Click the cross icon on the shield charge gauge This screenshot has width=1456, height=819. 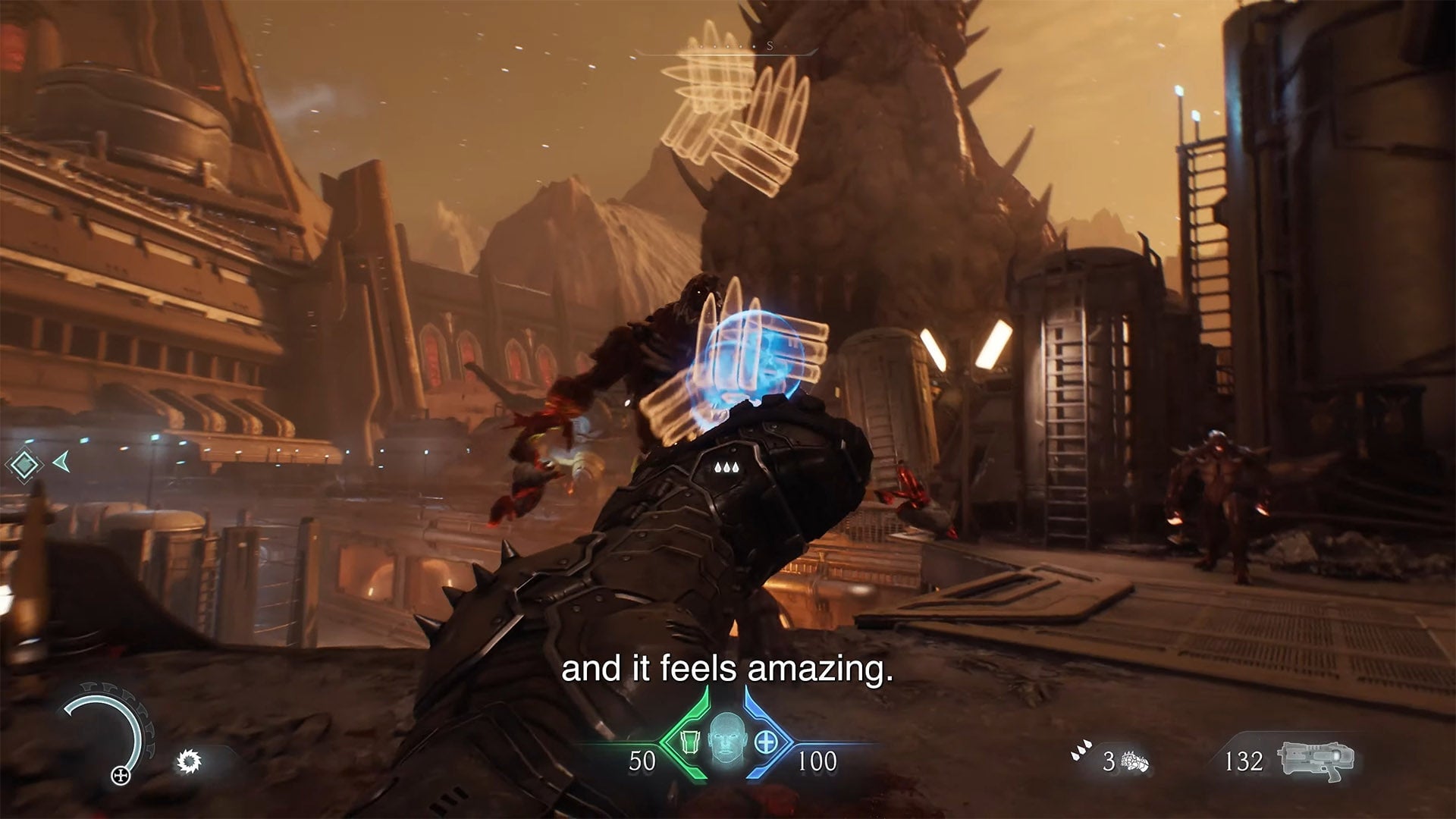point(121,776)
